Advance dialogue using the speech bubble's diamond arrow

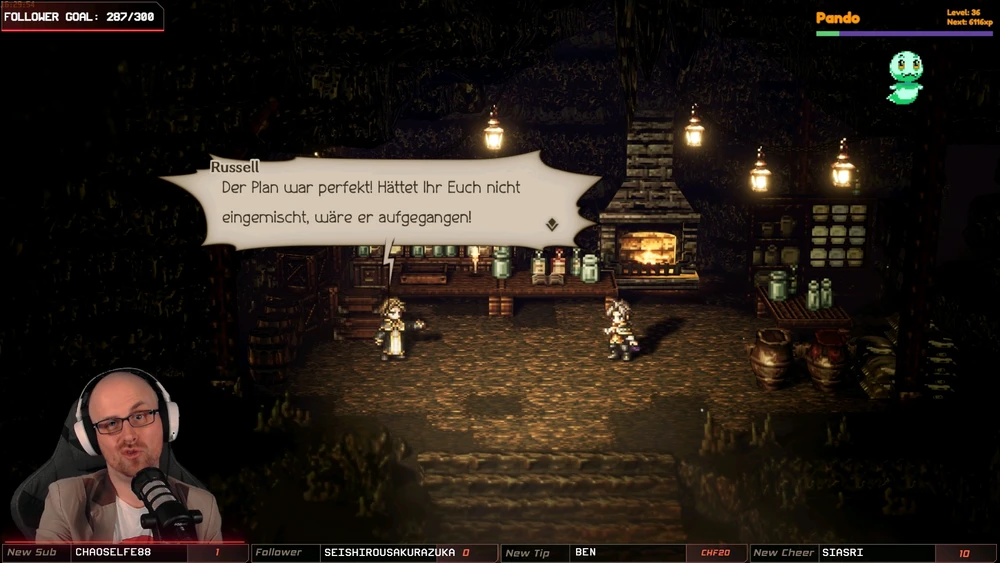pyautogui.click(x=551, y=225)
